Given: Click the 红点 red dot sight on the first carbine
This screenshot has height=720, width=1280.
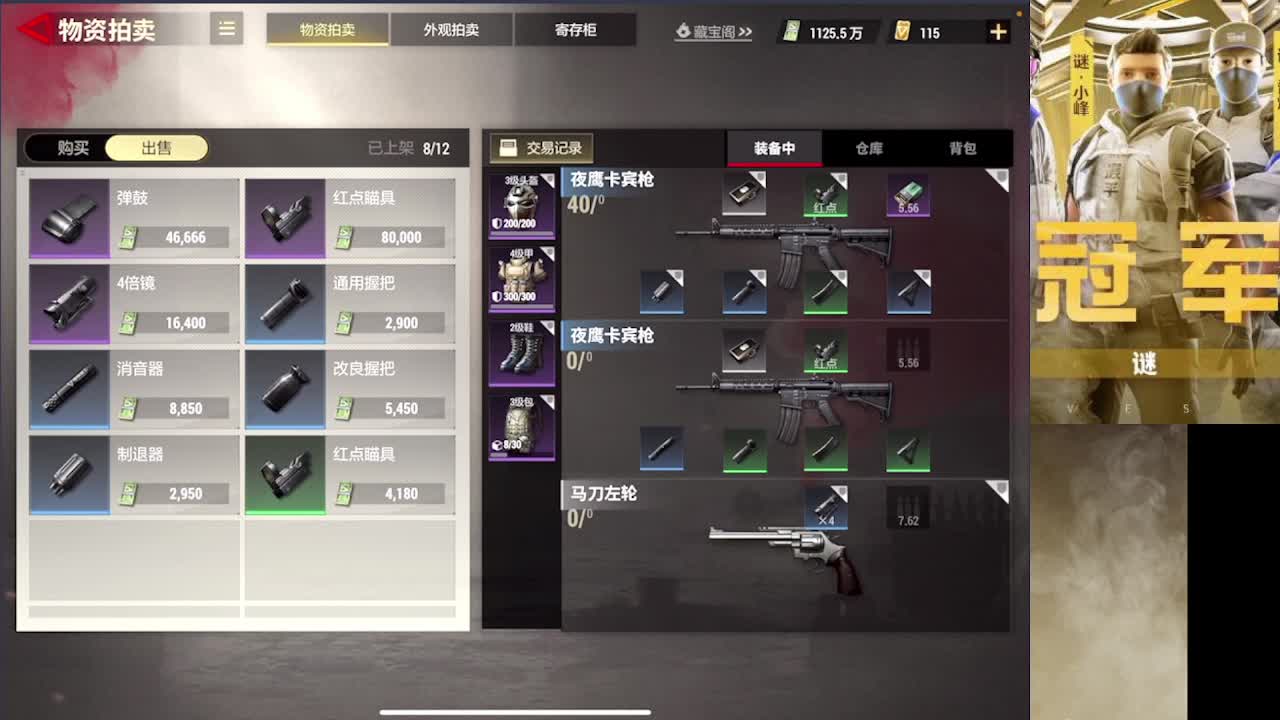Looking at the screenshot, I should pyautogui.click(x=826, y=195).
